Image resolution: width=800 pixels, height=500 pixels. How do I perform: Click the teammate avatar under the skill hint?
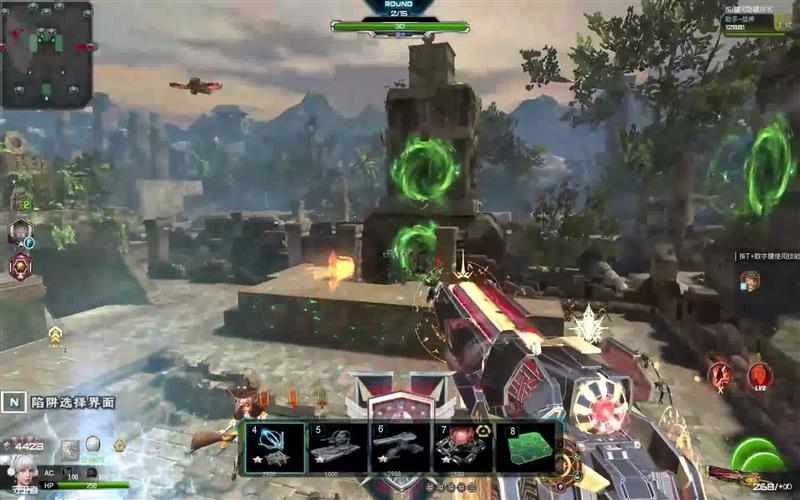pos(749,281)
